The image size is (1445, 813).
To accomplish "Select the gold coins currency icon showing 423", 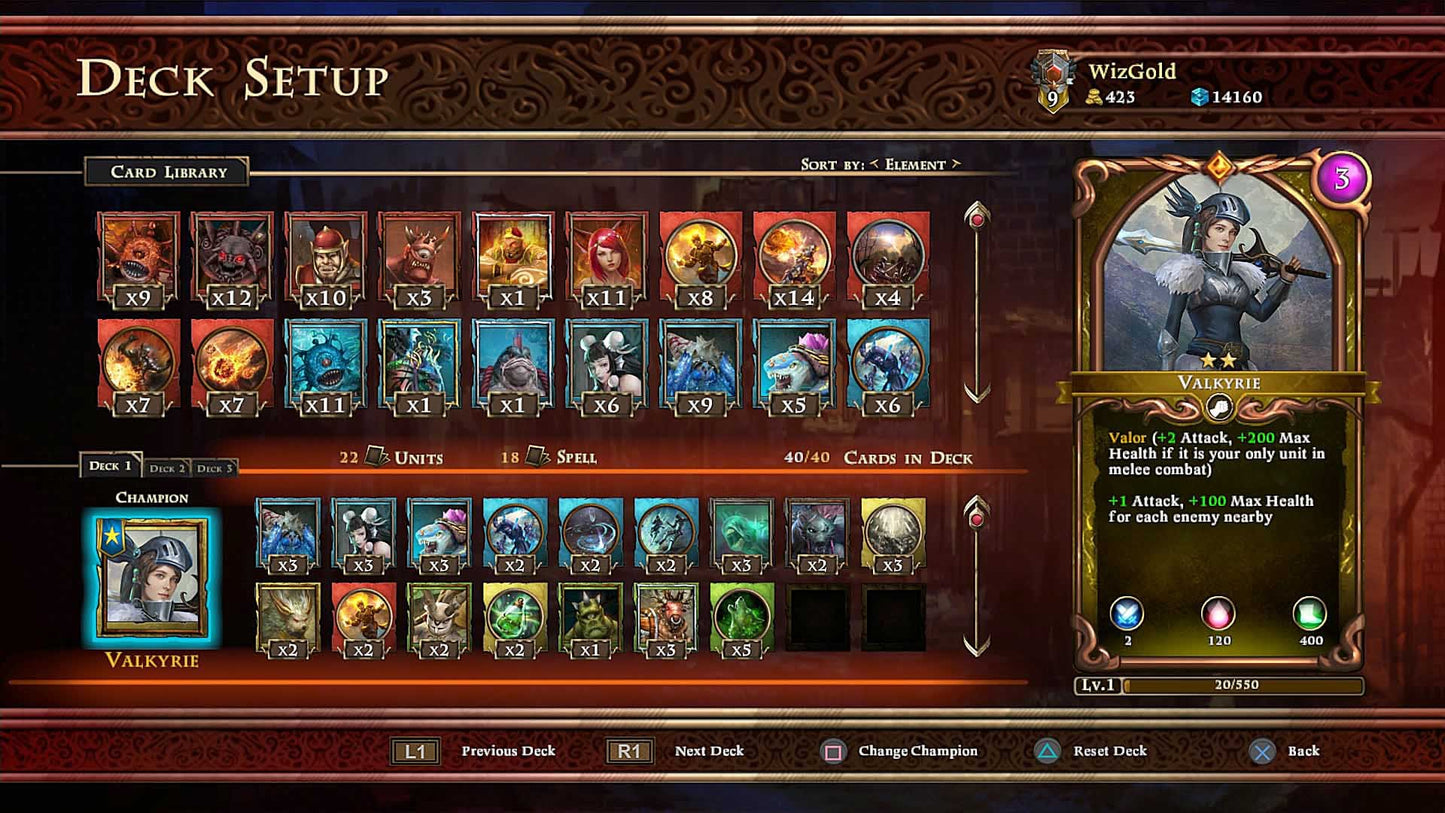I will (1096, 97).
